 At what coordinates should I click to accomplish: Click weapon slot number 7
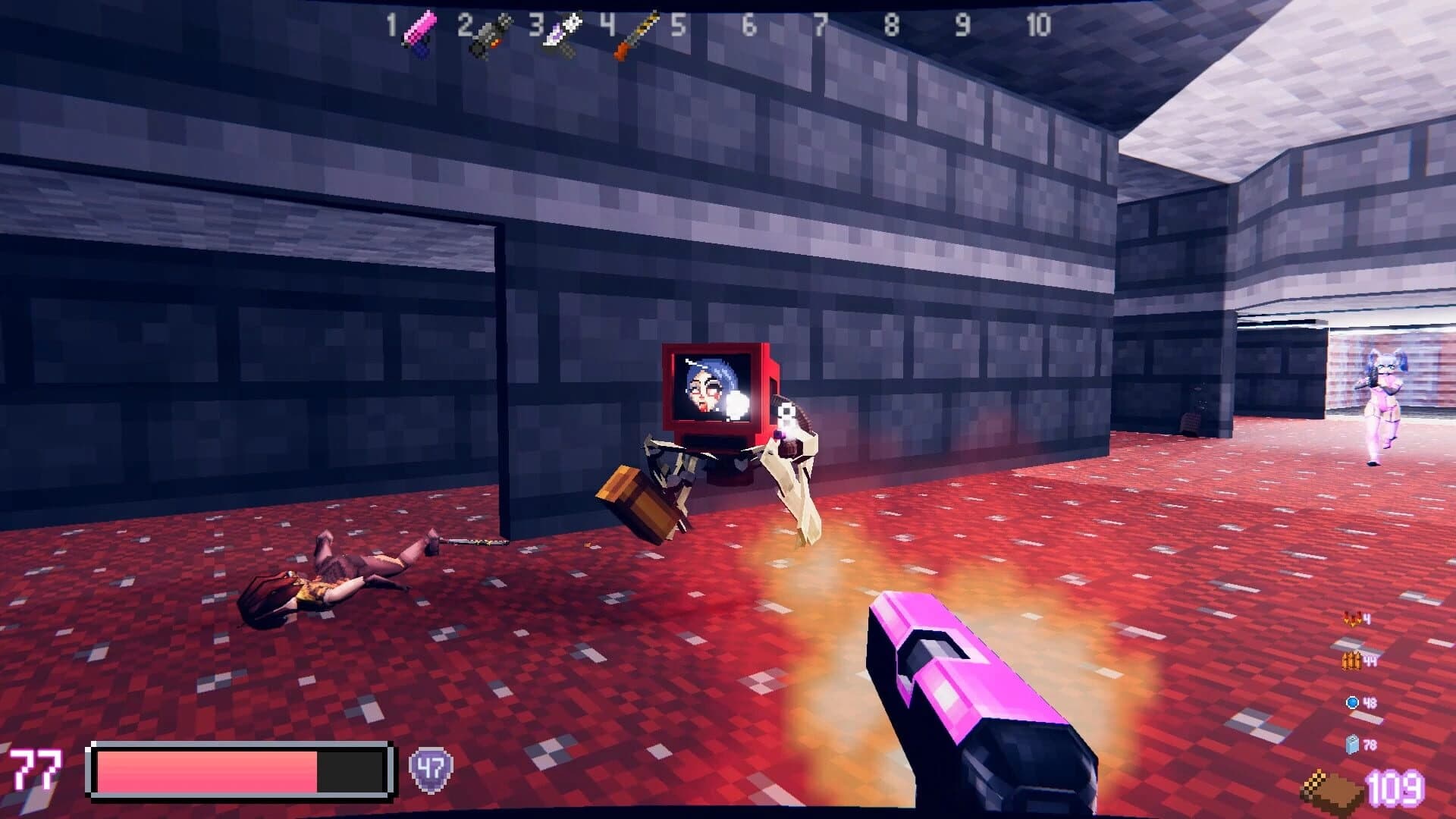coord(820,23)
